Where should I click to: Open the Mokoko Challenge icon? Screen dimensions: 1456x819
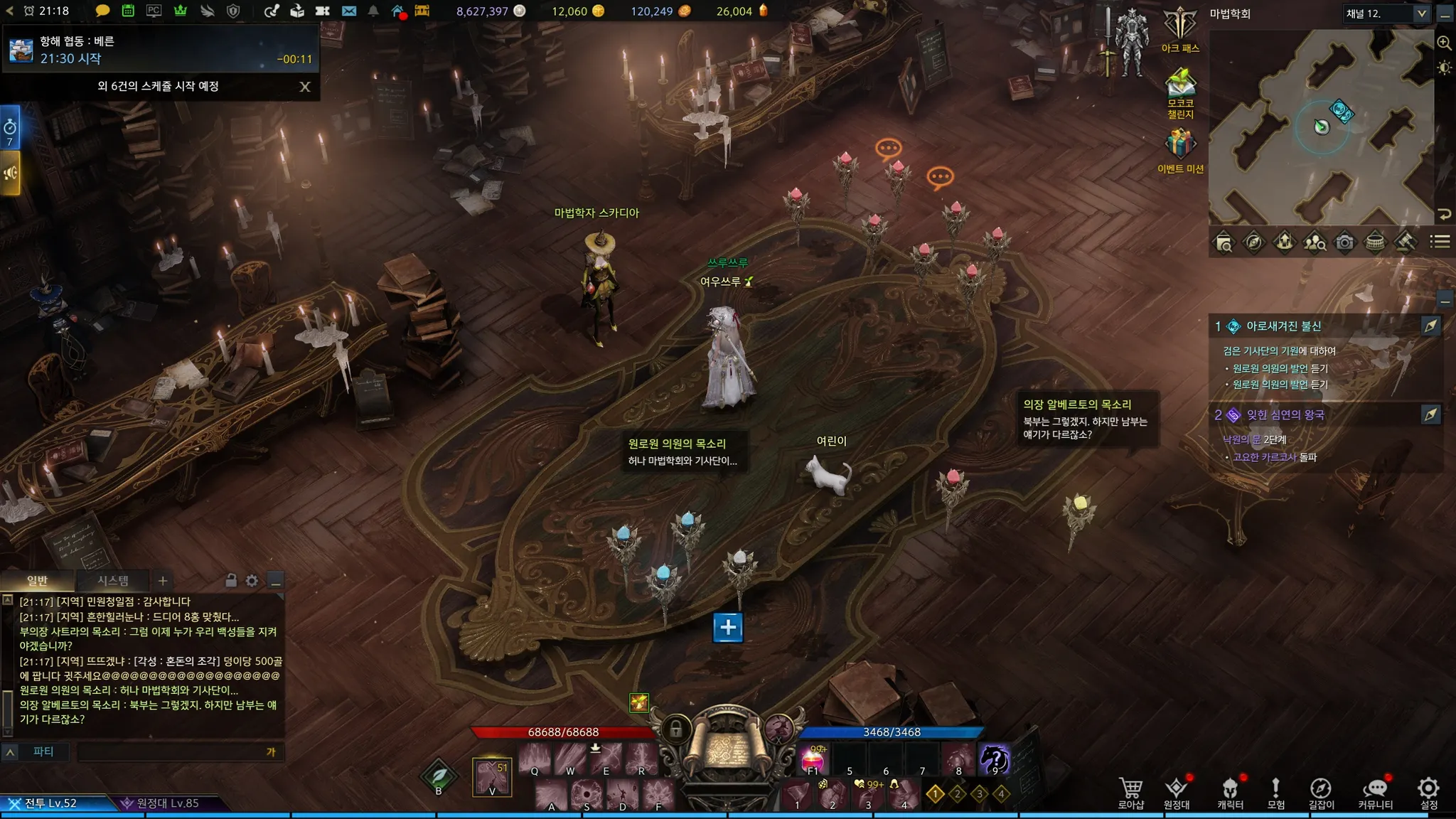click(1180, 89)
